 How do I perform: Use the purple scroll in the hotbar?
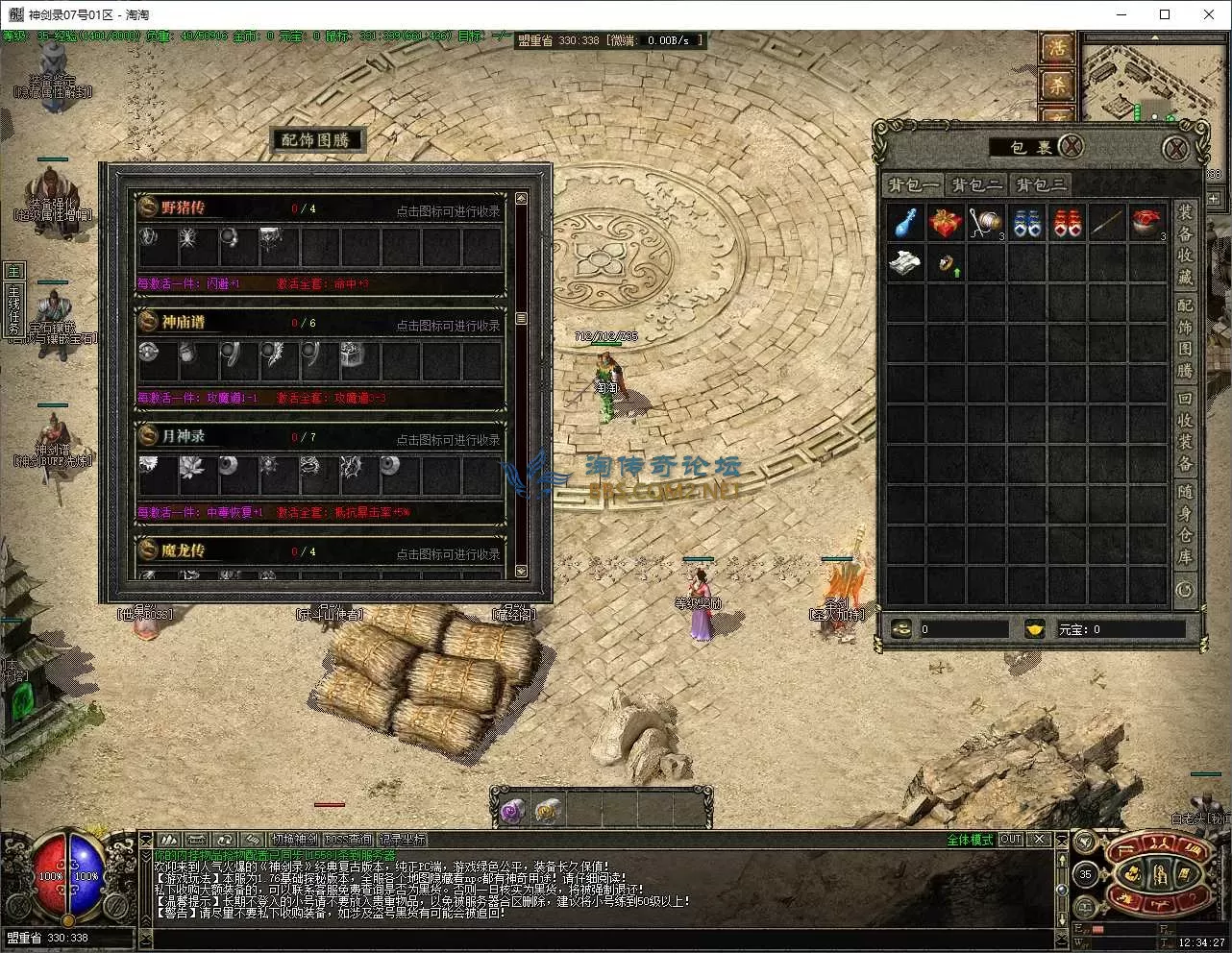pyautogui.click(x=510, y=812)
